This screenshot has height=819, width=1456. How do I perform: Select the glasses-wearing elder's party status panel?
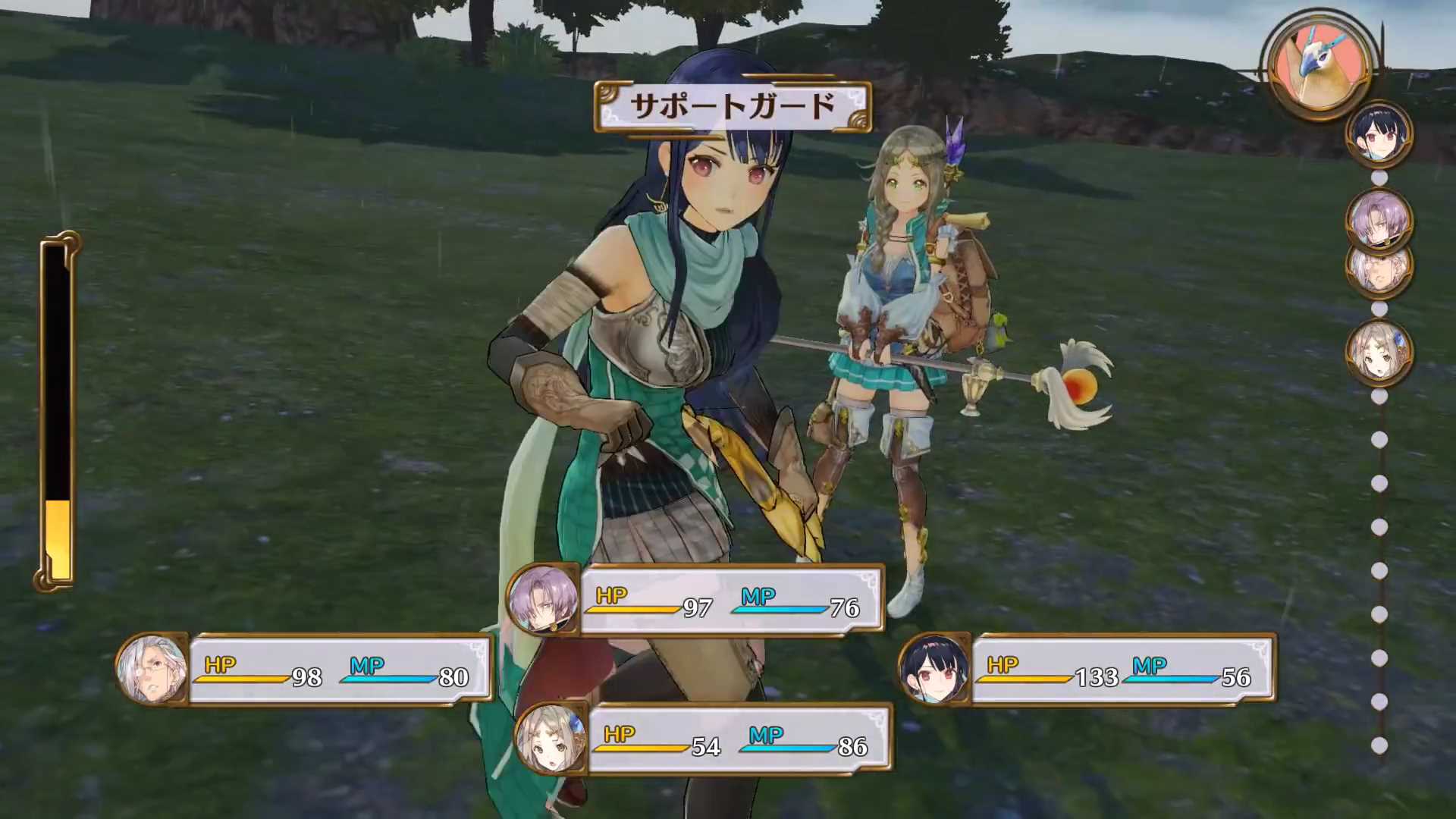(303, 670)
